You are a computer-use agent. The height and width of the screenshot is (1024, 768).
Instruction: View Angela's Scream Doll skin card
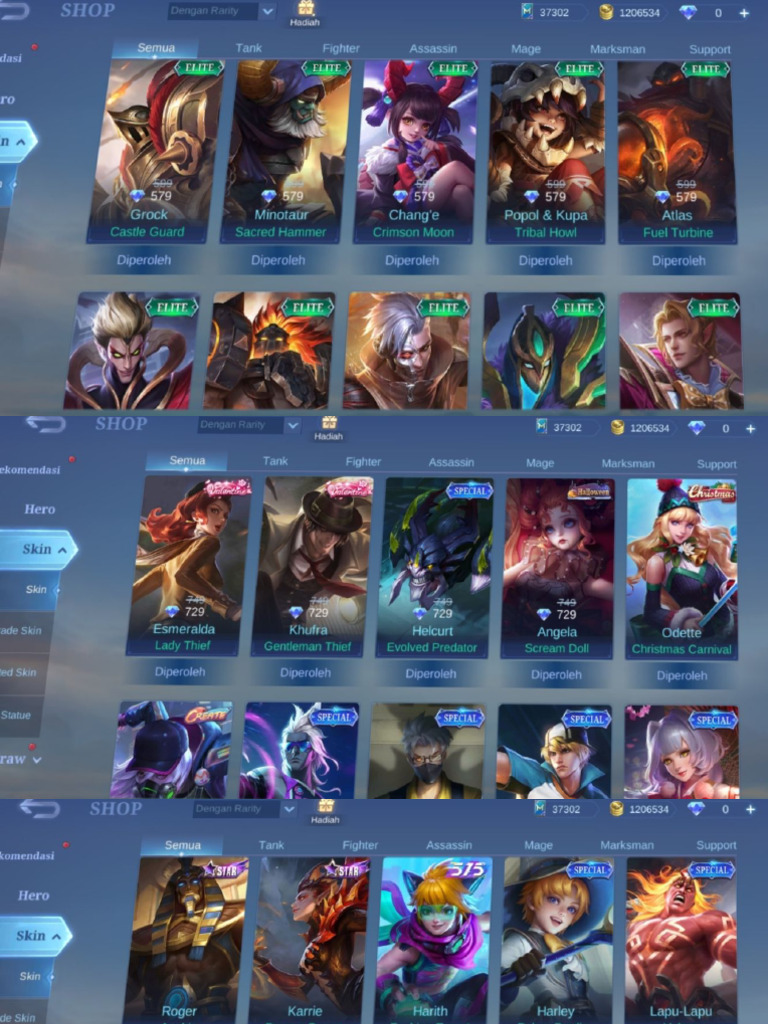(557, 565)
